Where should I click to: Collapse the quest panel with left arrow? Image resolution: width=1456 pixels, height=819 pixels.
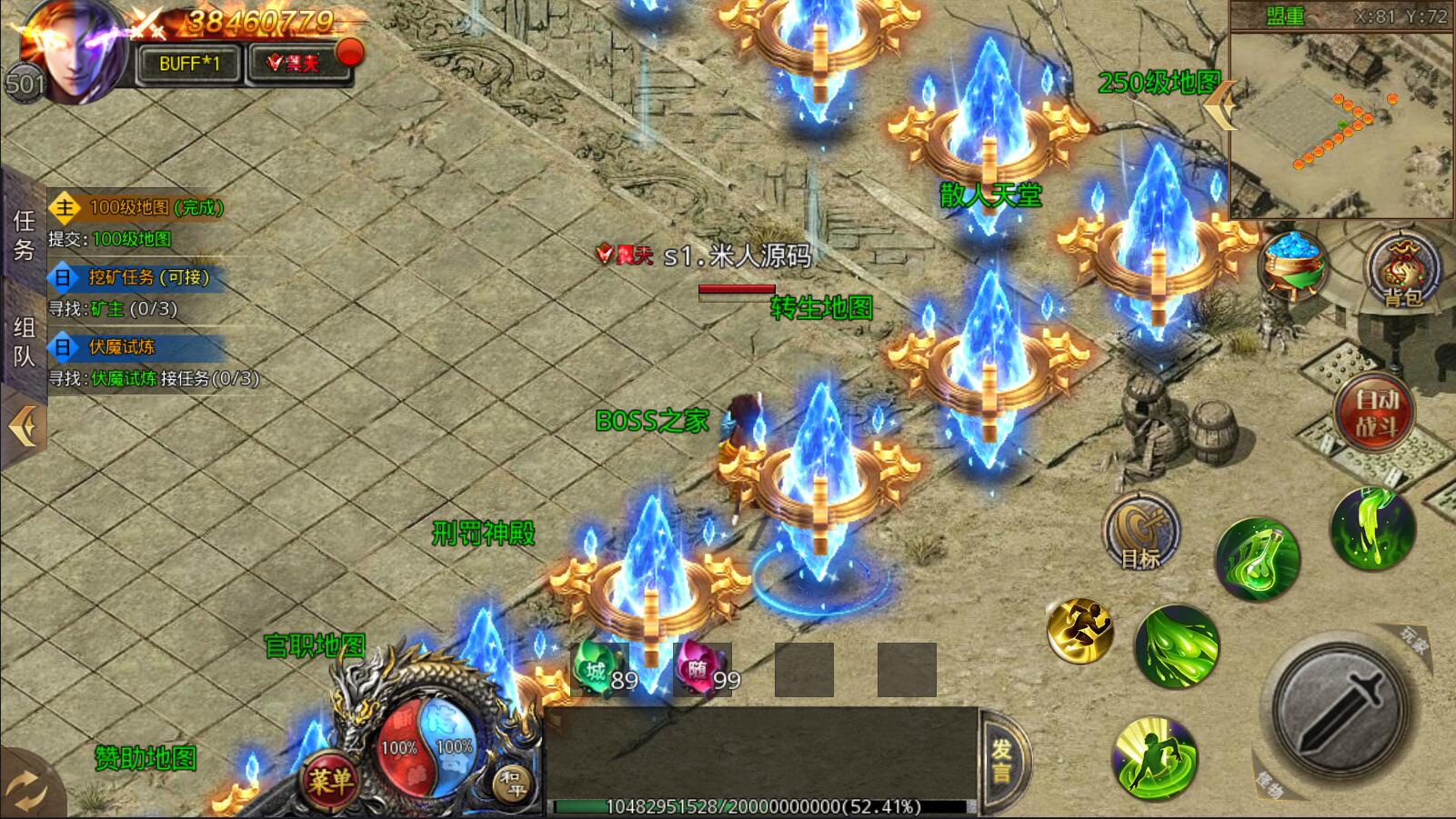point(23,425)
